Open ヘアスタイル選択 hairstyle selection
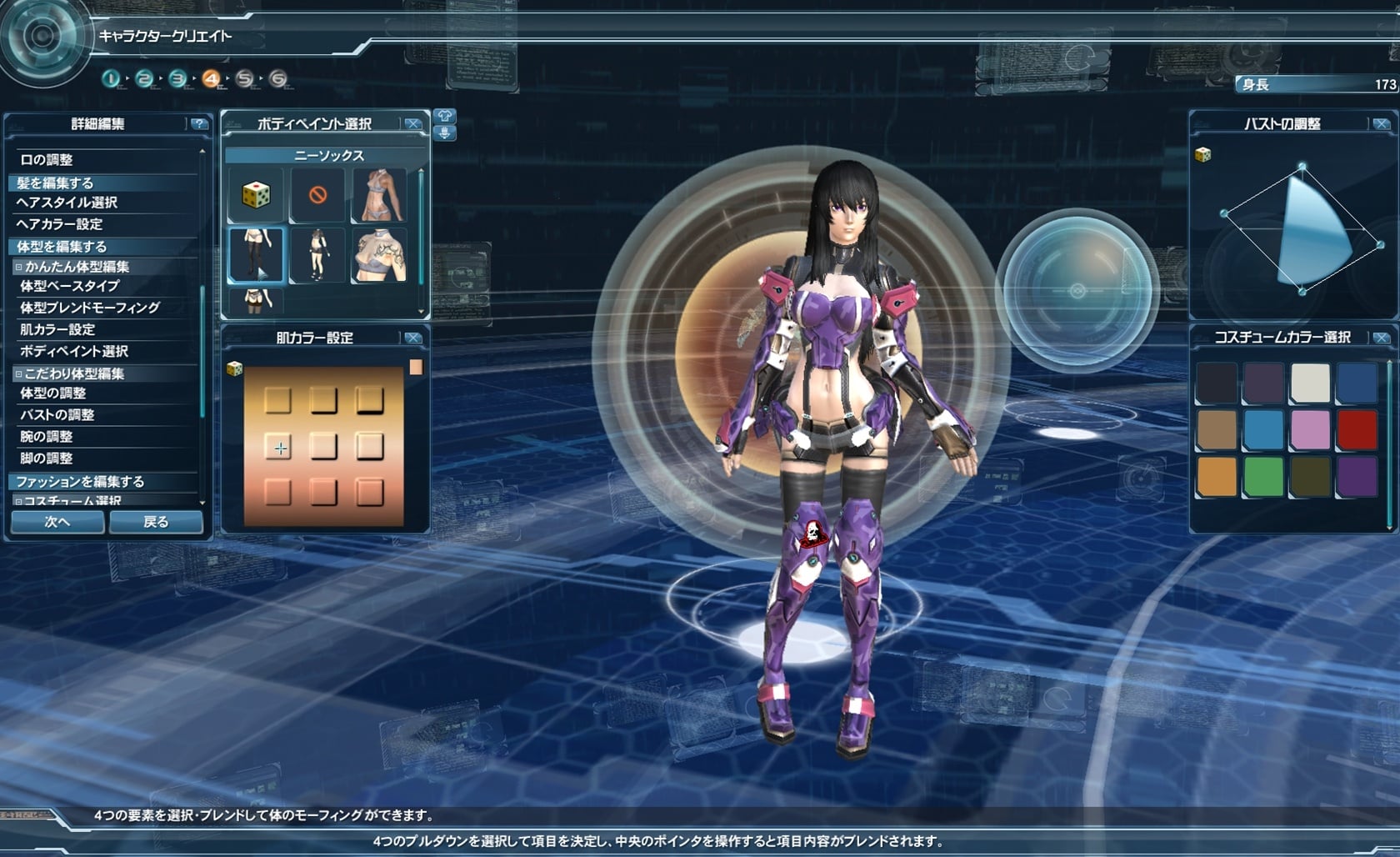1400x857 pixels. tap(67, 203)
